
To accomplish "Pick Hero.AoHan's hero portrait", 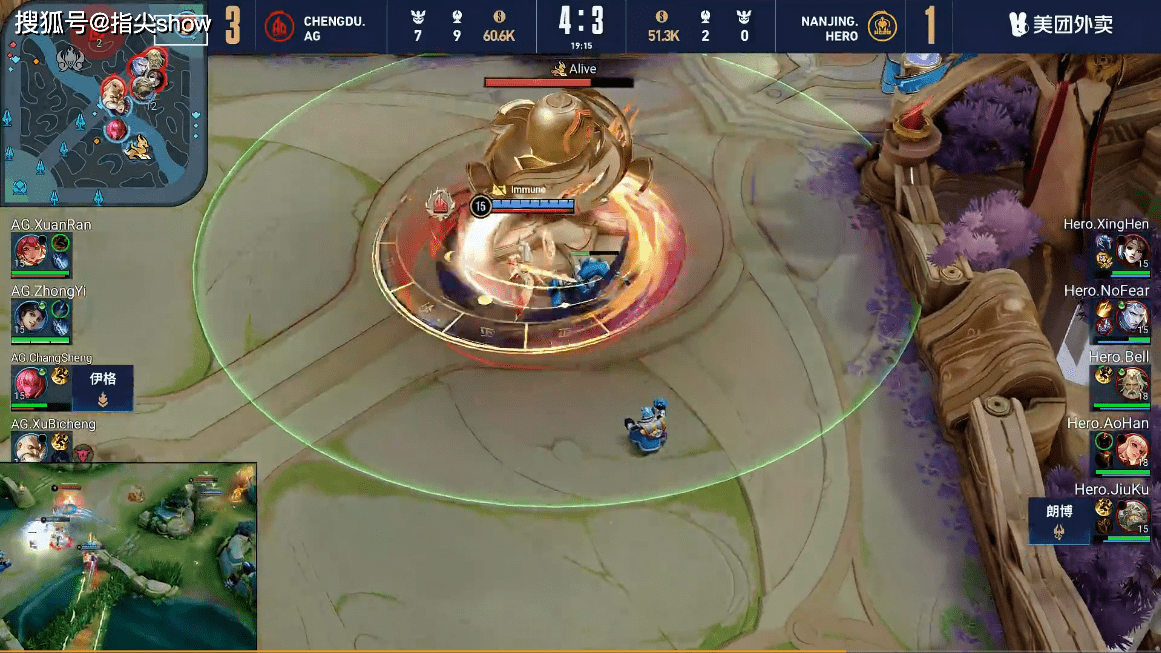I will 1135,450.
